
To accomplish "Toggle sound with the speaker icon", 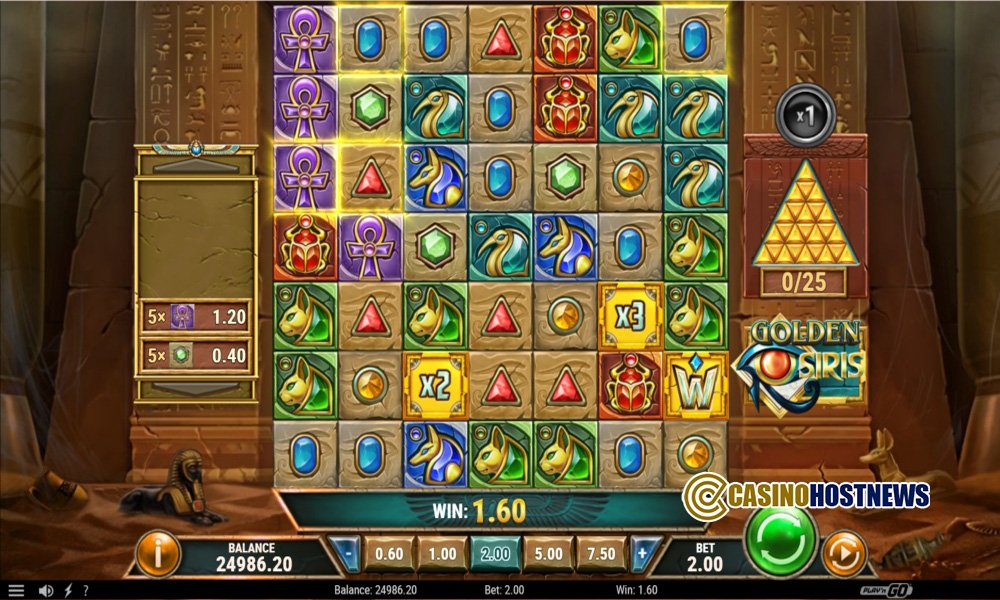I will coord(45,591).
